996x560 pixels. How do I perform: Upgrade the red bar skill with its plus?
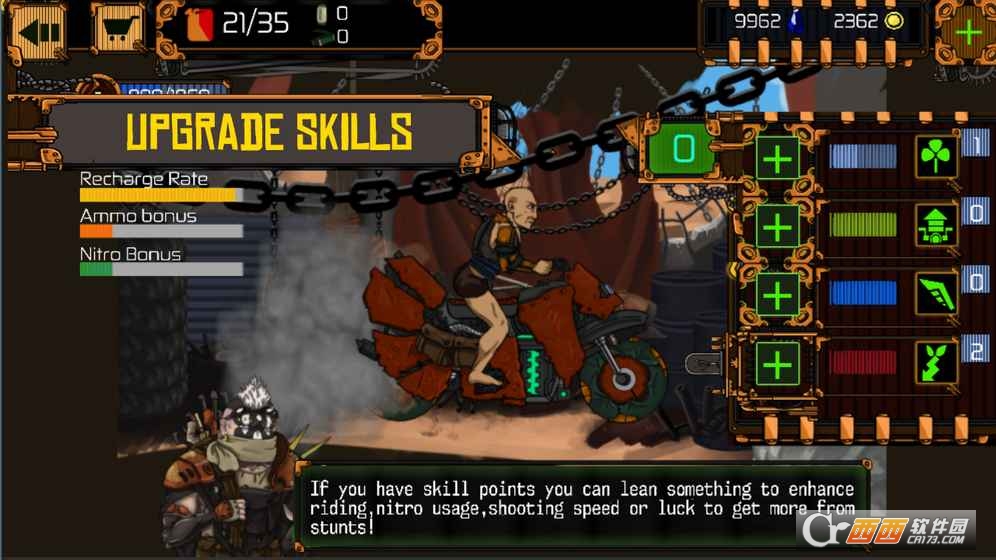click(777, 366)
